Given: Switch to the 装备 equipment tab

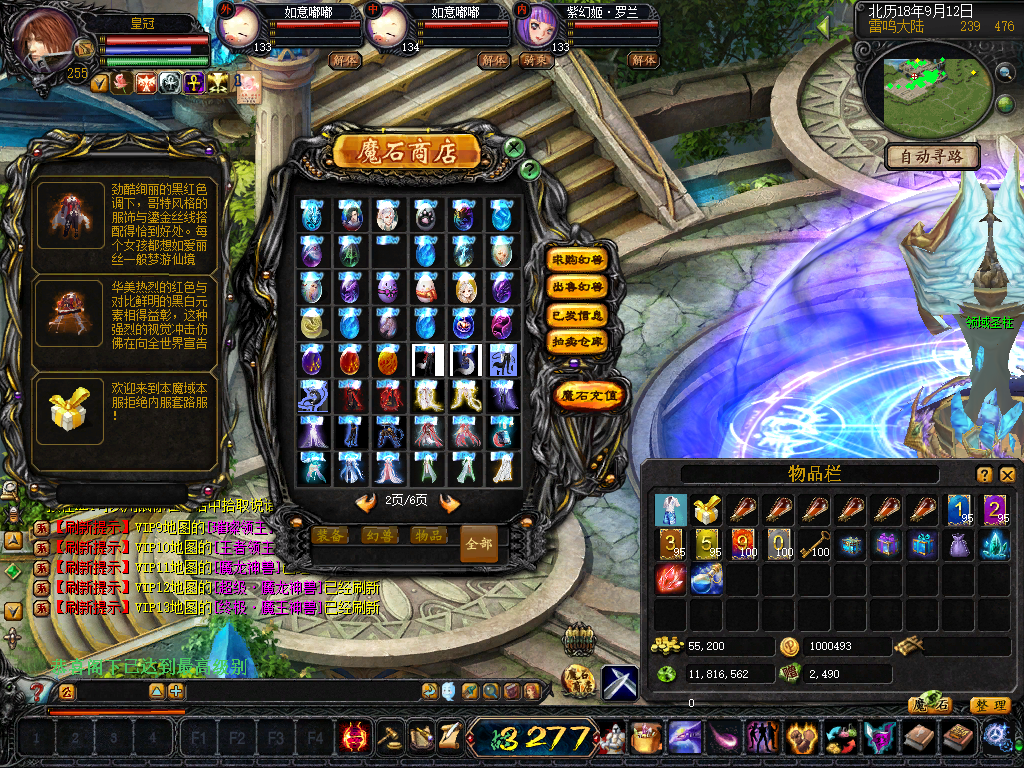Looking at the screenshot, I should click(x=331, y=535).
